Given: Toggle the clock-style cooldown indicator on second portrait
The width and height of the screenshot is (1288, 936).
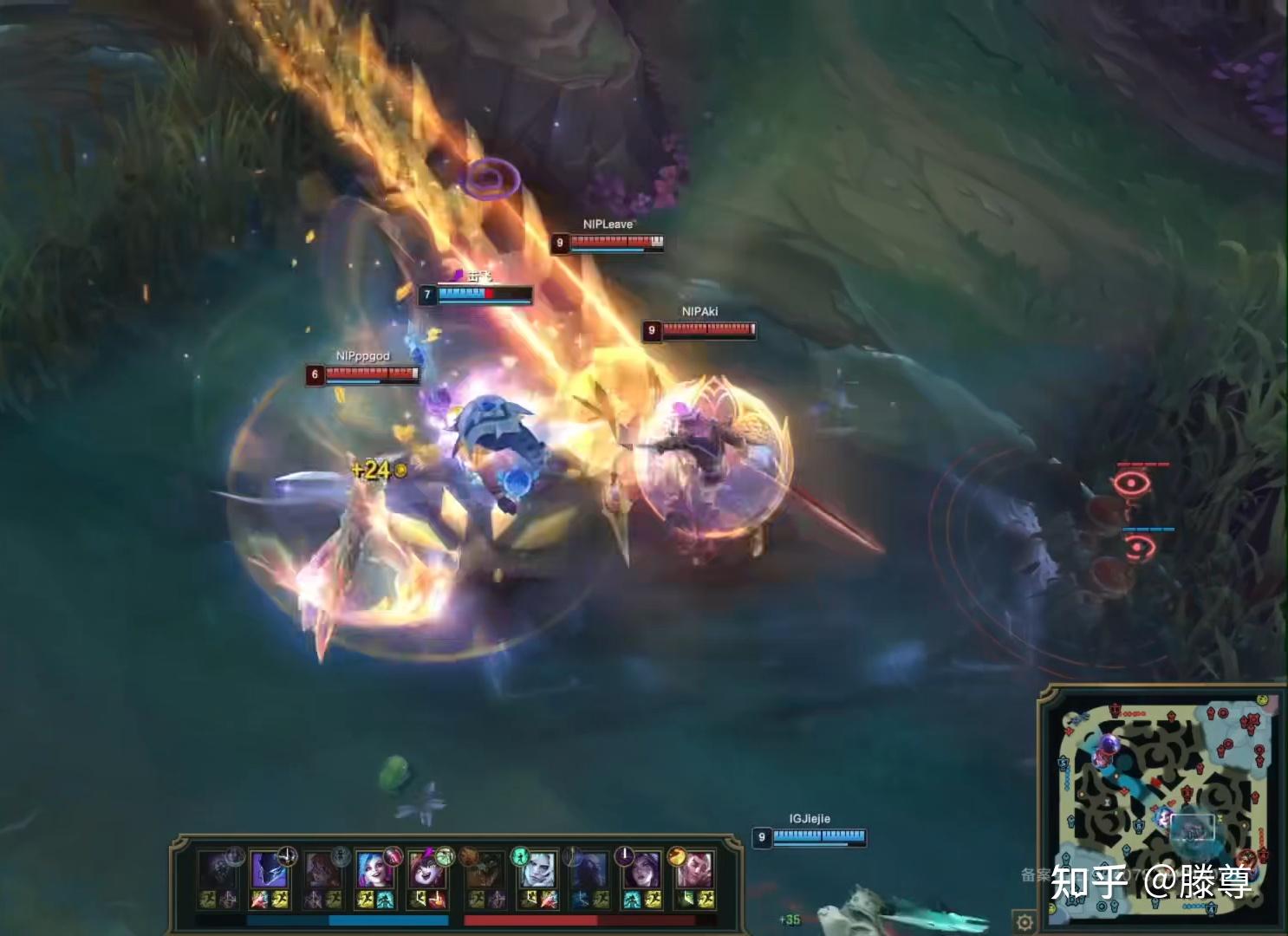Looking at the screenshot, I should coord(286,858).
